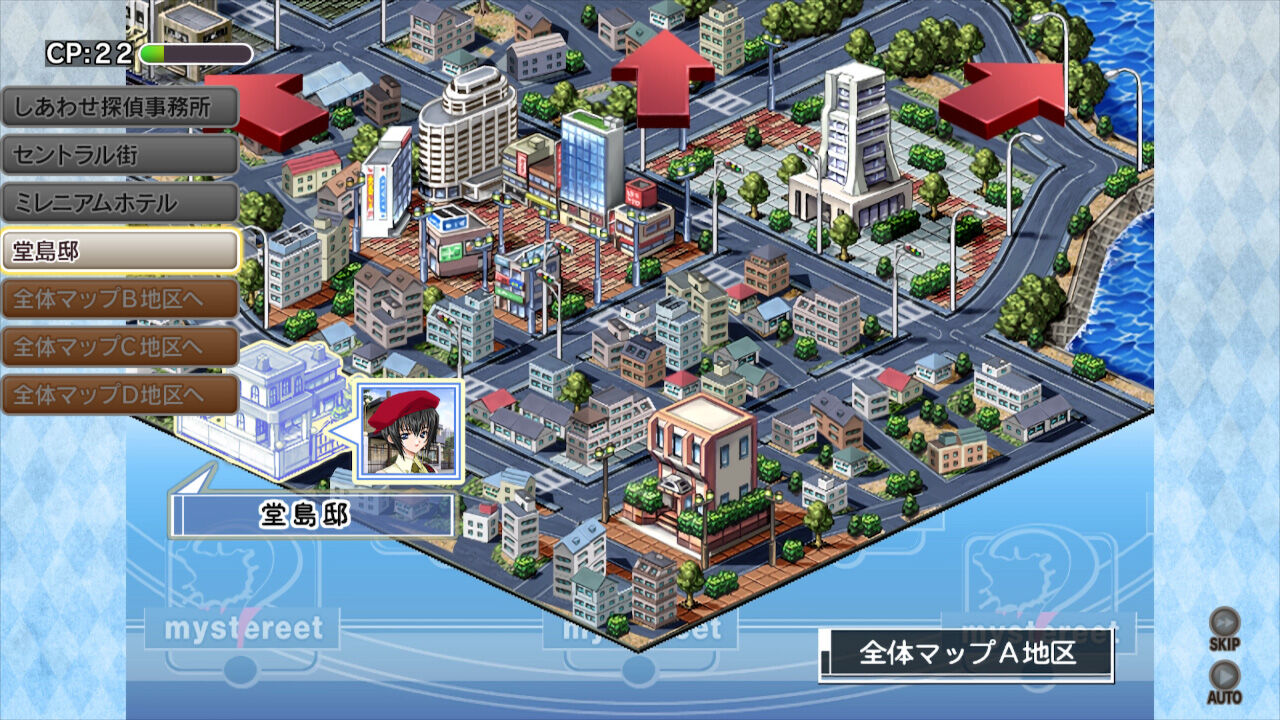Choose 全体マップB地区へ to change districts
The height and width of the screenshot is (720, 1280).
tap(118, 297)
